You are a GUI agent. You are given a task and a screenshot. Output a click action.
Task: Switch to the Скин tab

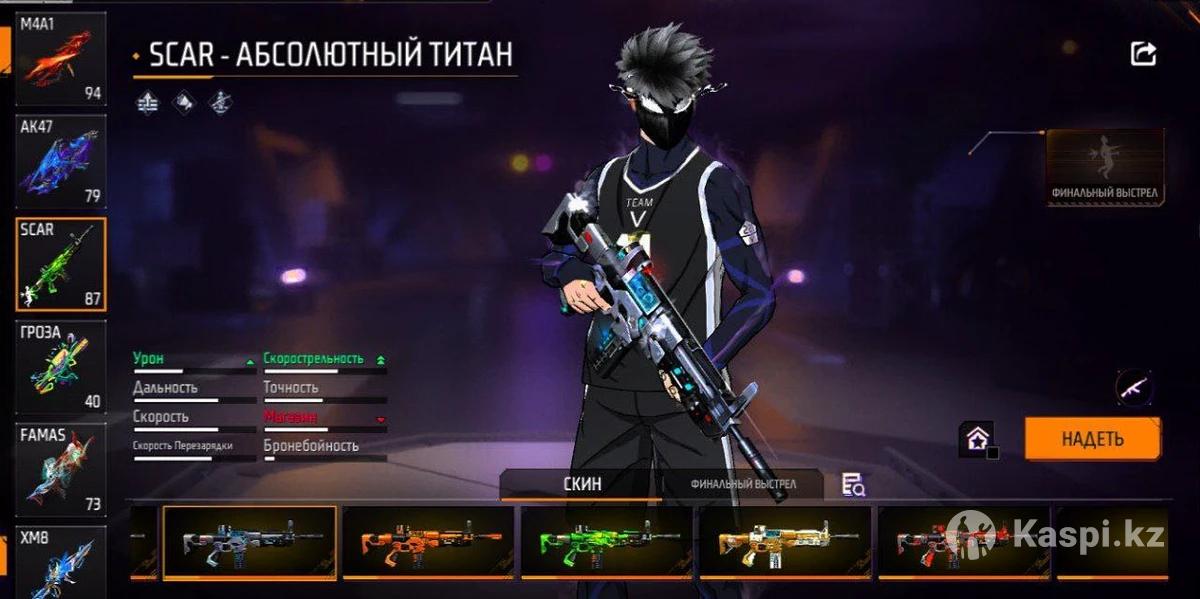582,485
